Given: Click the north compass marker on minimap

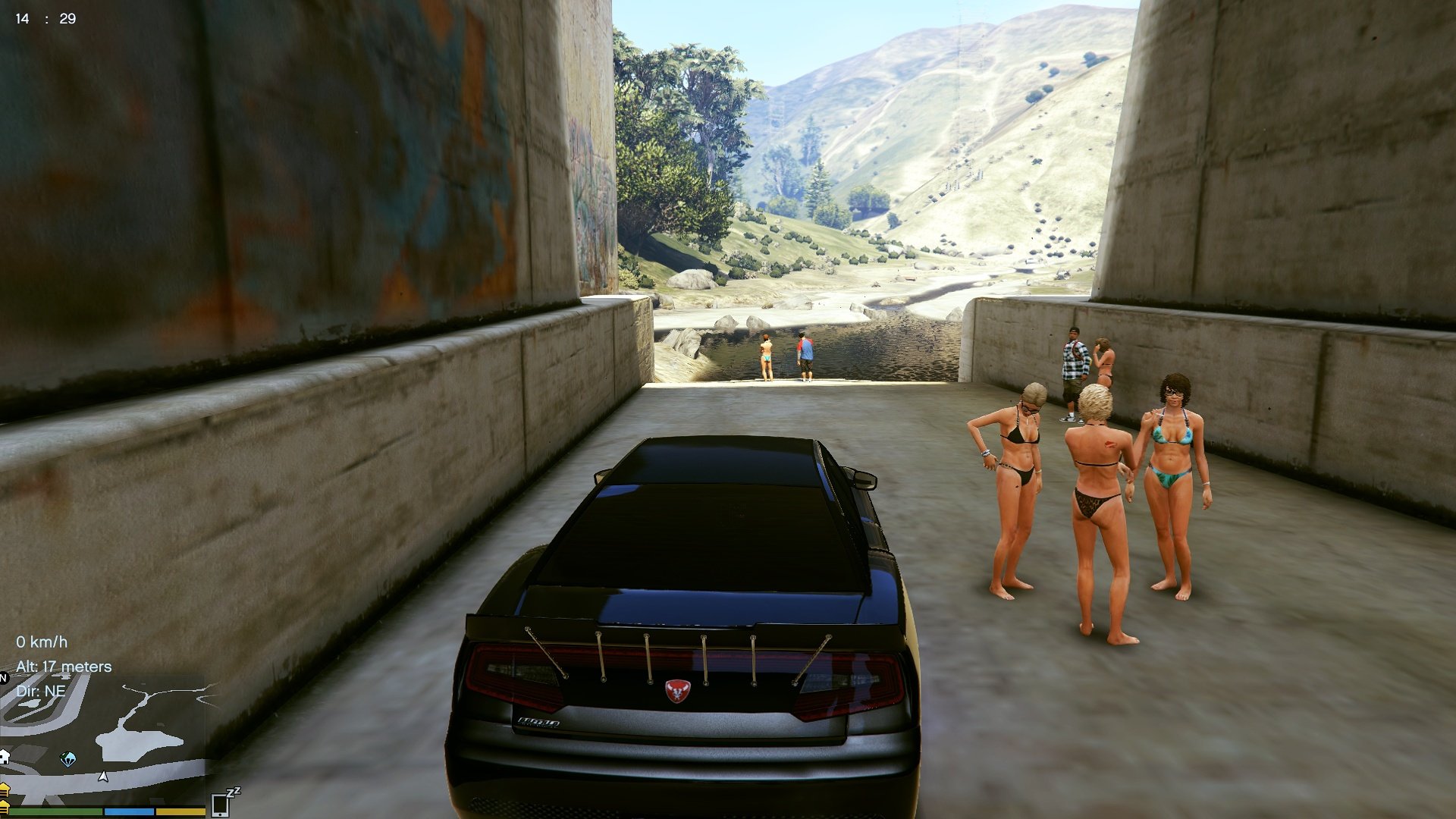Looking at the screenshot, I should pos(4,677).
